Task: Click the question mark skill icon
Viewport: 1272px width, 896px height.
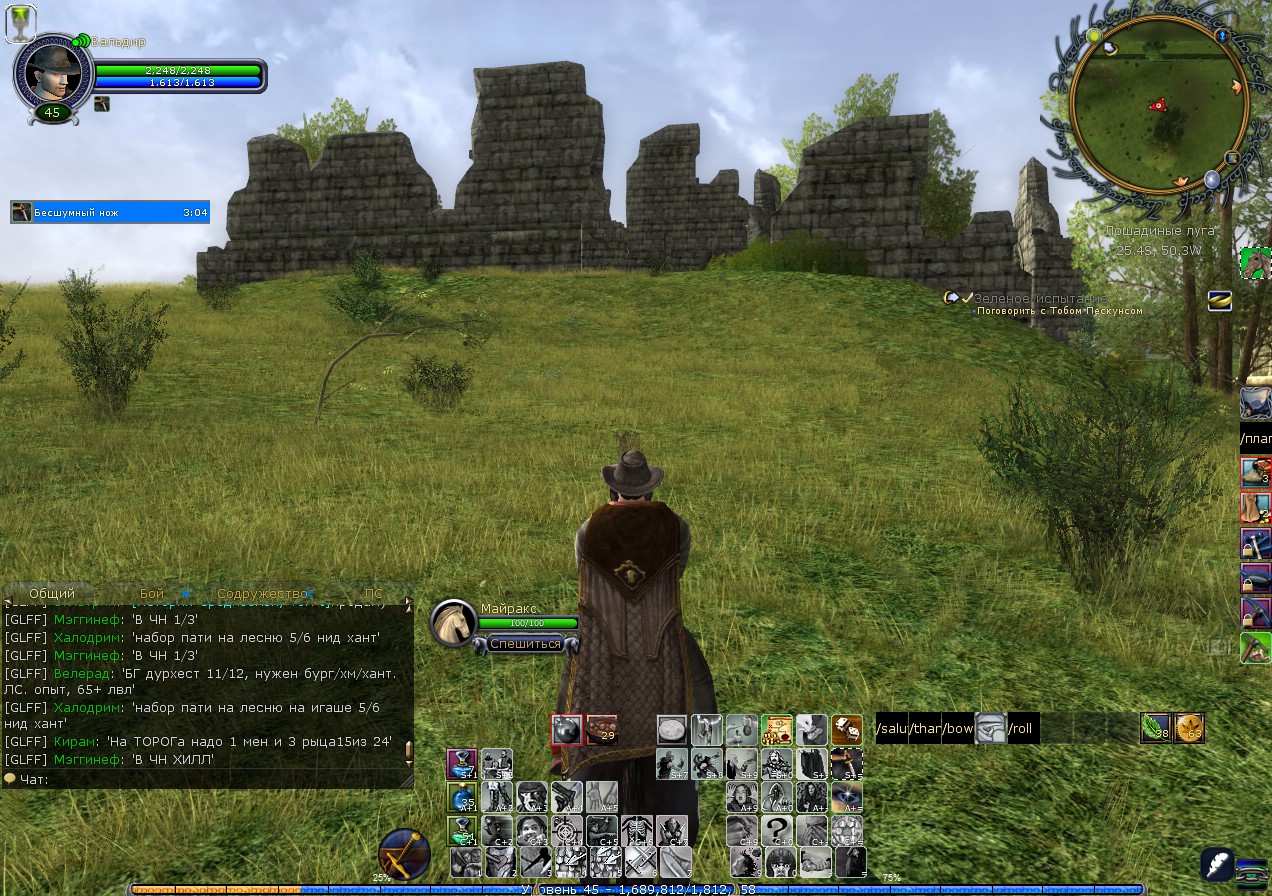Action: pos(777,830)
